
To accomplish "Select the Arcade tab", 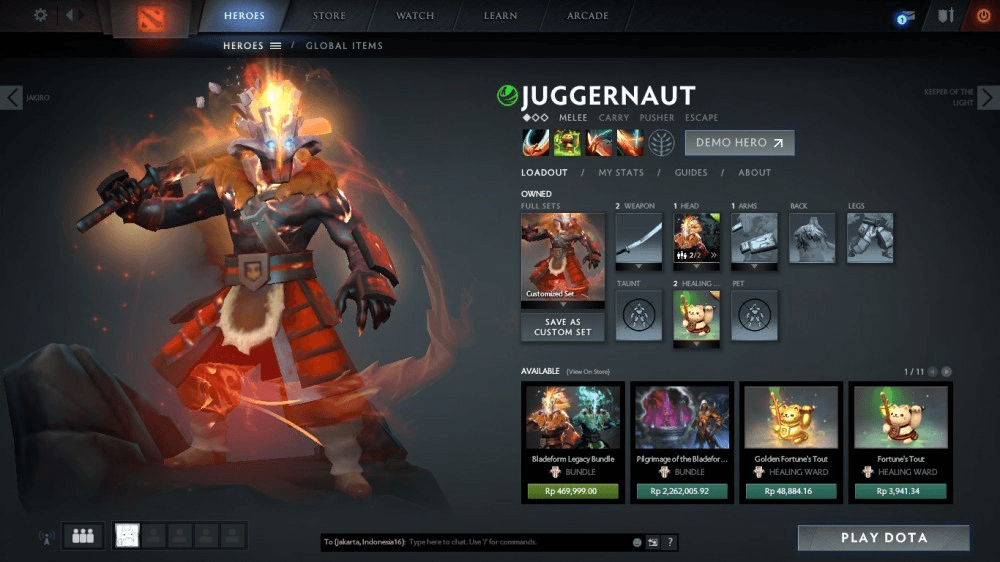I will pos(588,16).
